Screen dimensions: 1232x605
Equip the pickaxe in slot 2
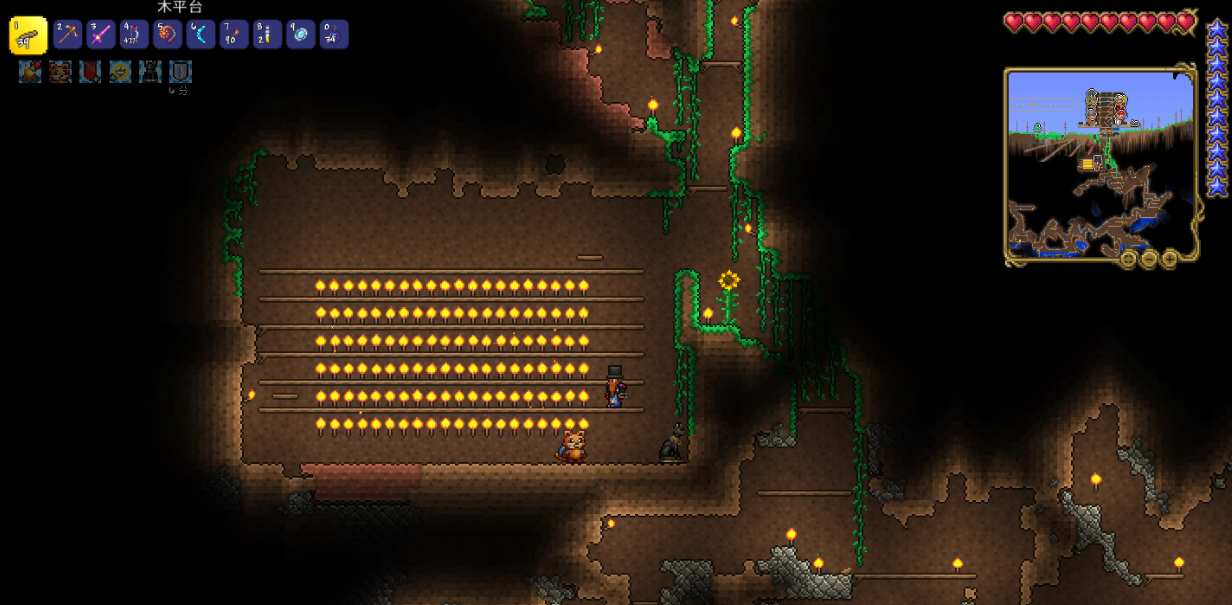(68, 35)
